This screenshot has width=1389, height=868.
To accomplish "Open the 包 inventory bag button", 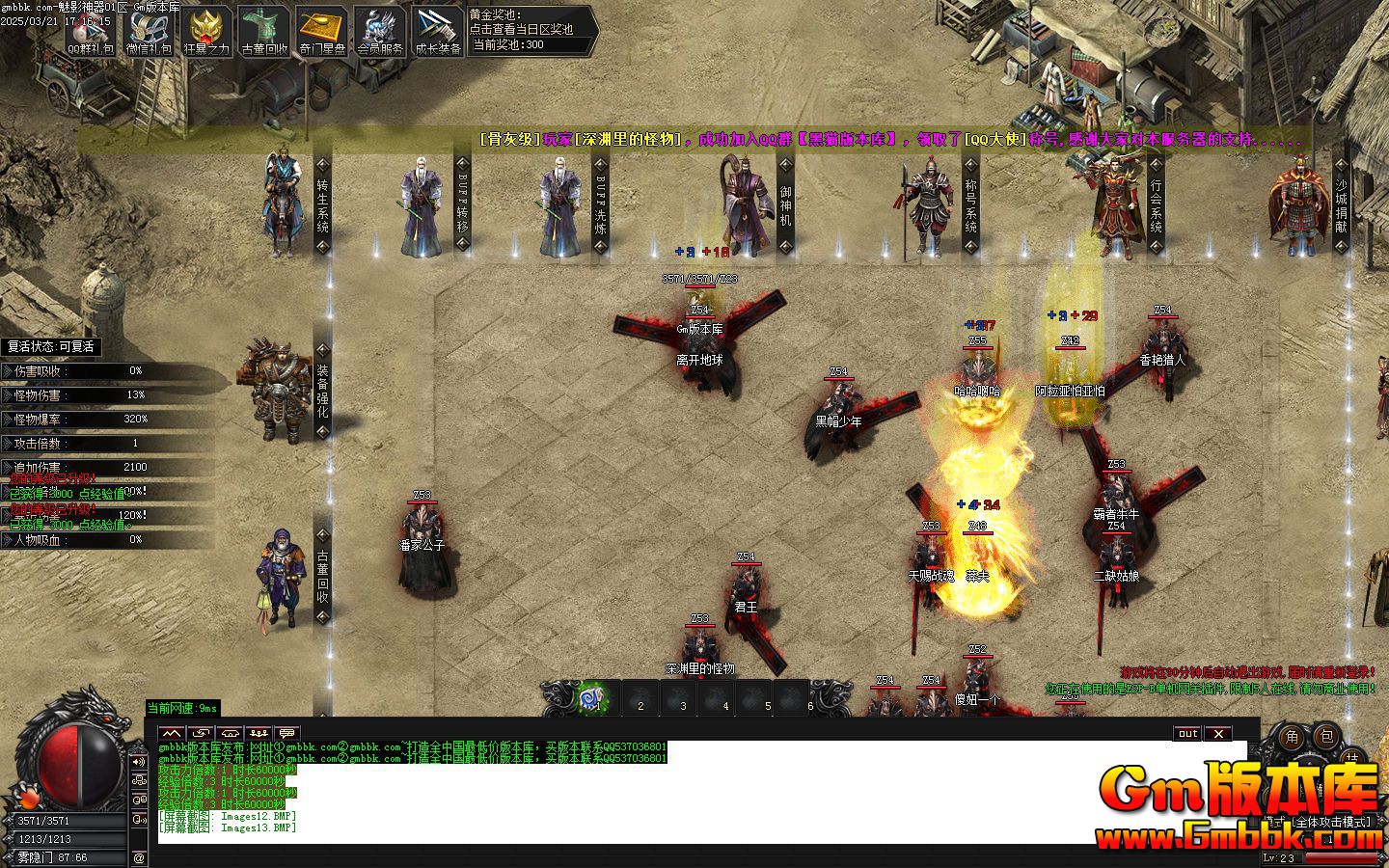I will (x=1328, y=736).
